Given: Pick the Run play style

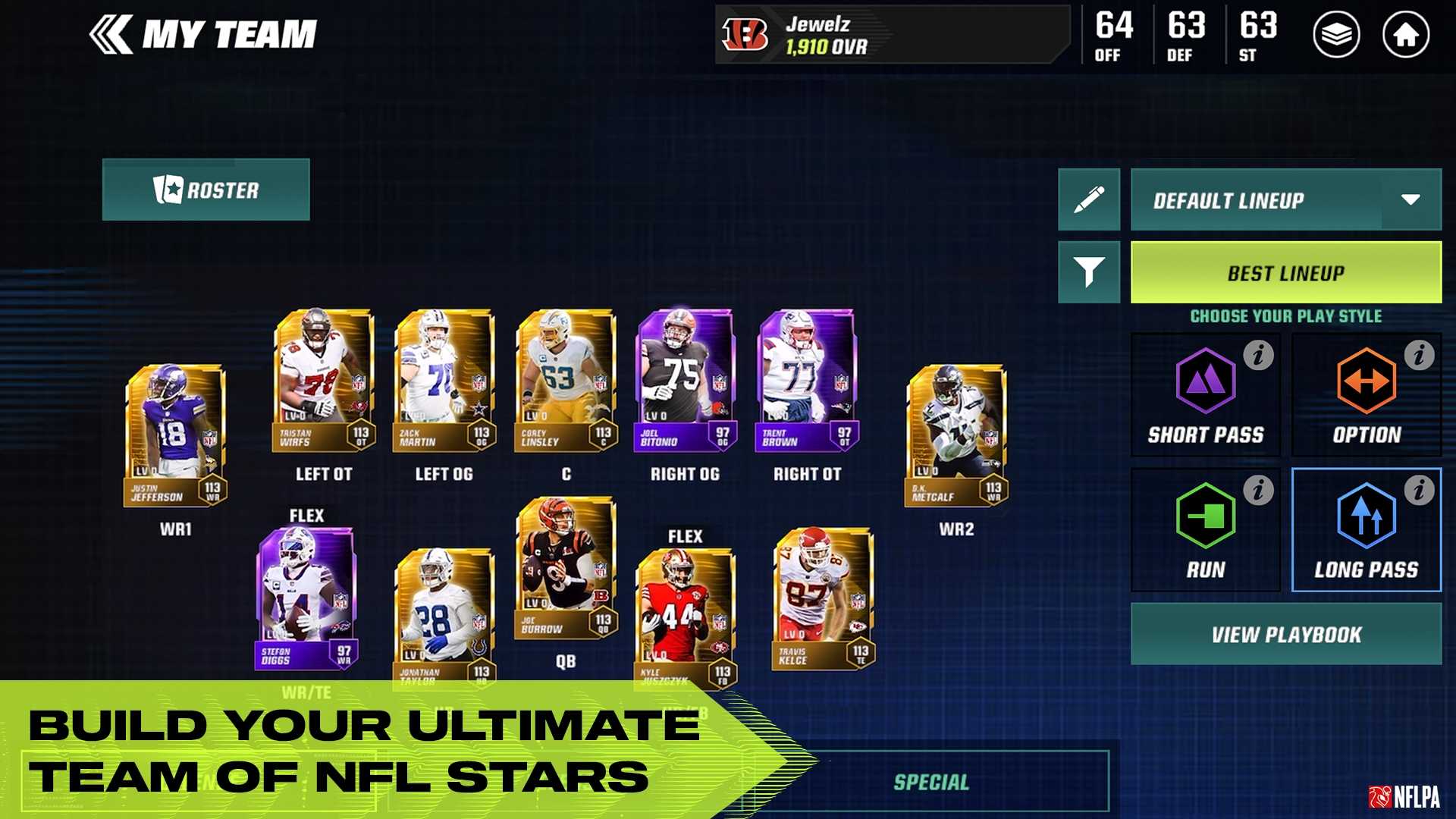Looking at the screenshot, I should [1205, 531].
